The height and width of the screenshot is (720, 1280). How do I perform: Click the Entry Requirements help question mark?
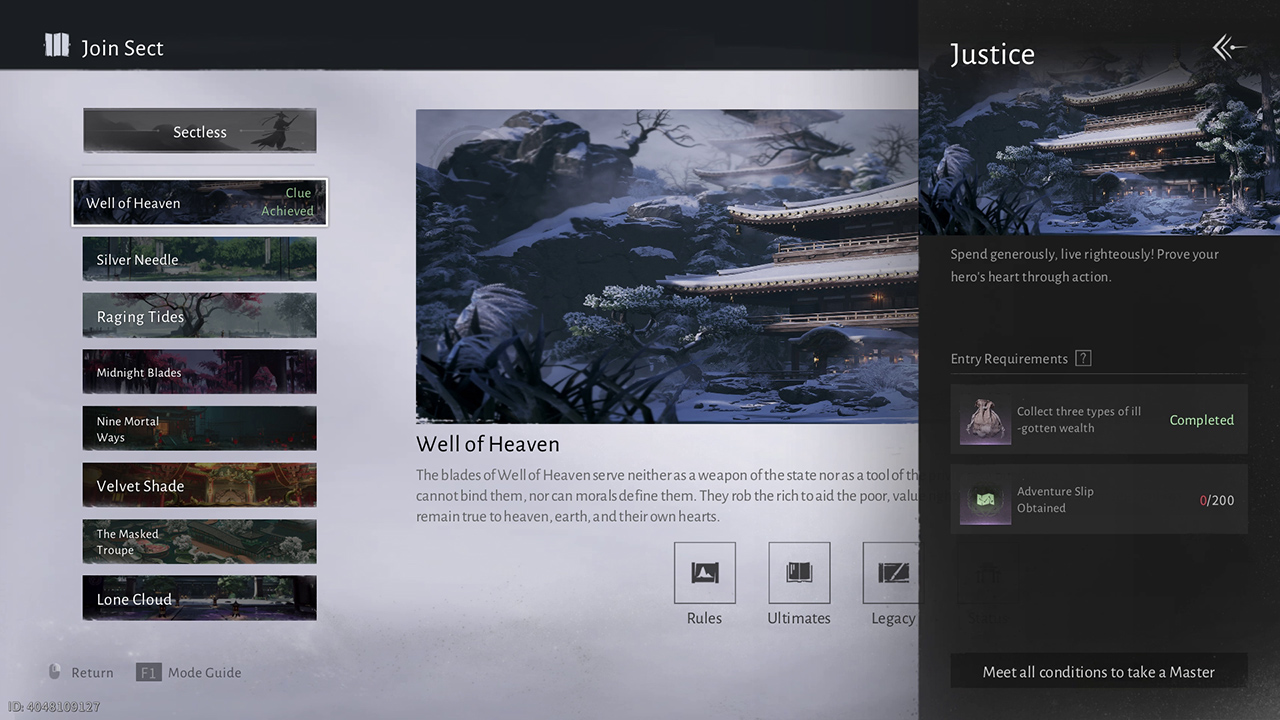coord(1082,359)
